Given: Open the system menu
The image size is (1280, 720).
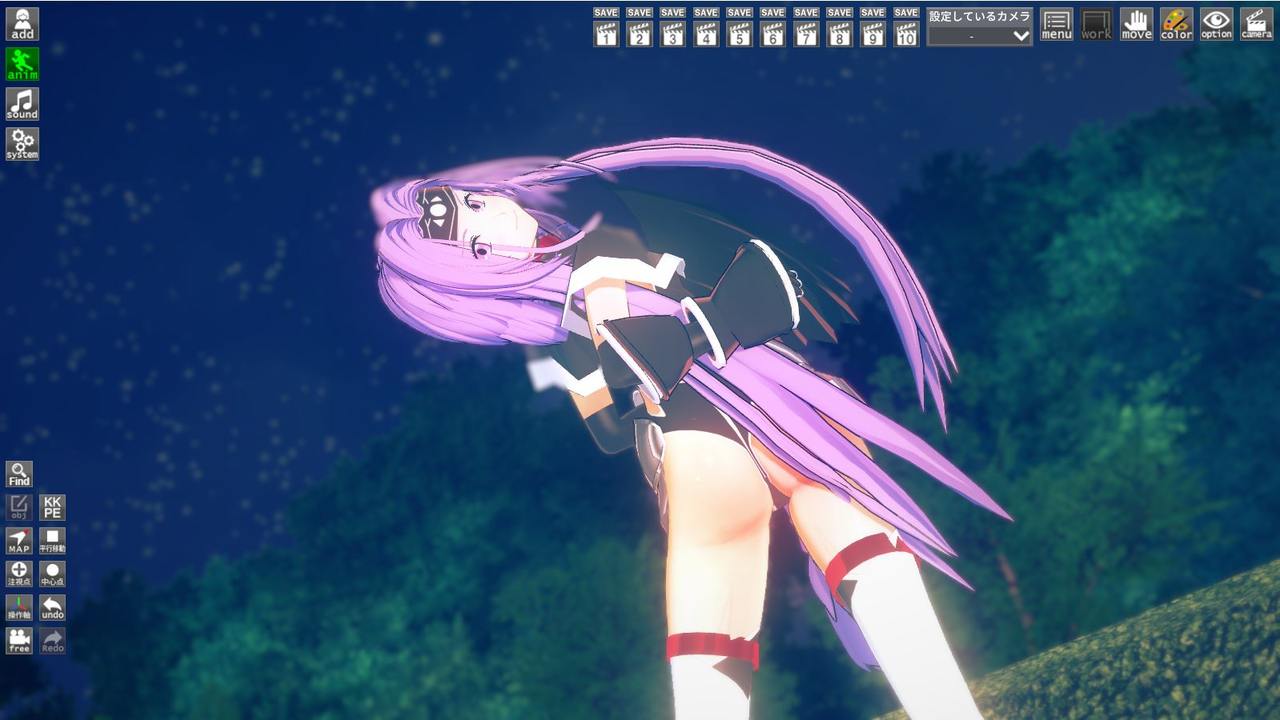Looking at the screenshot, I should pyautogui.click(x=22, y=144).
